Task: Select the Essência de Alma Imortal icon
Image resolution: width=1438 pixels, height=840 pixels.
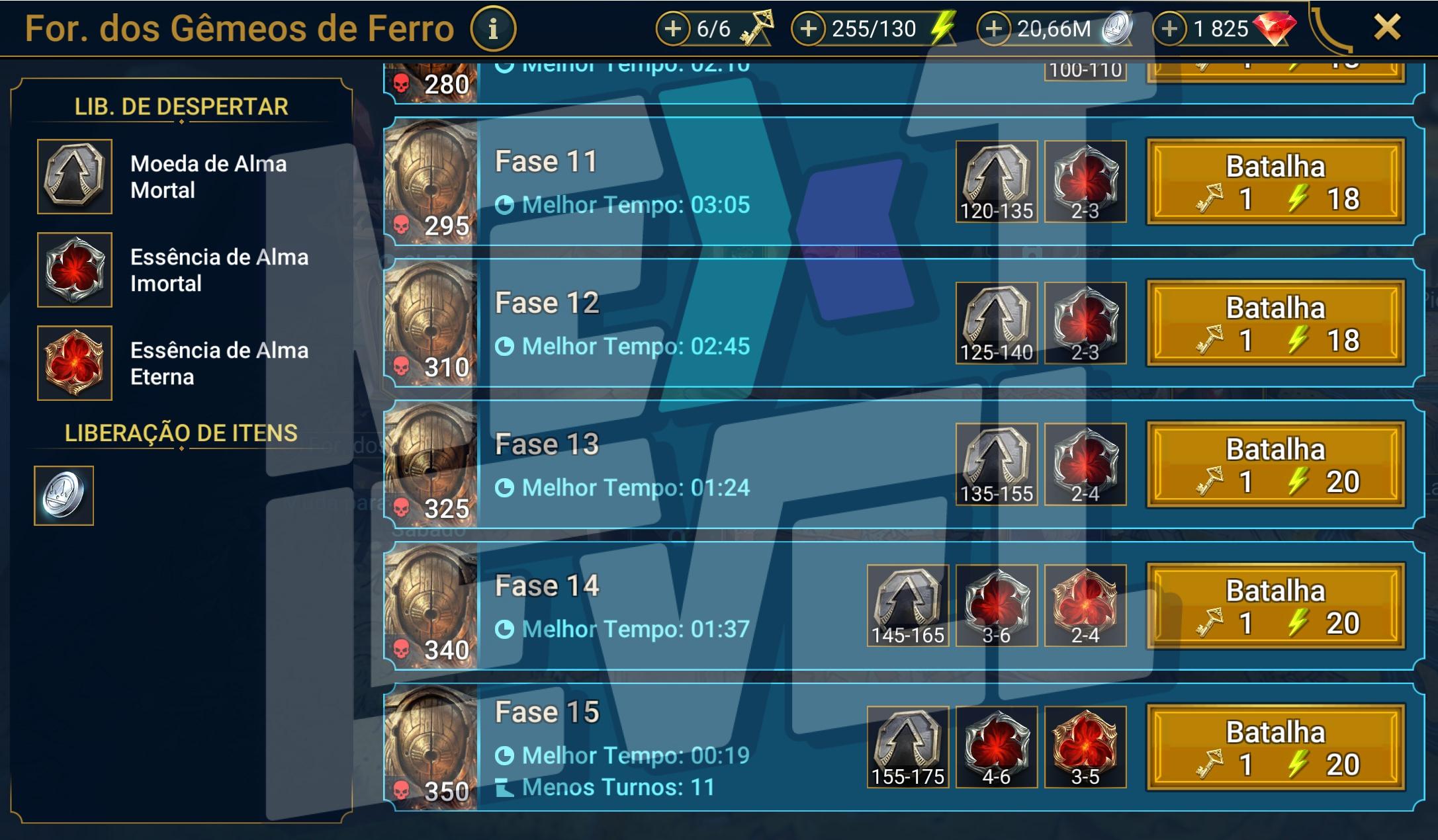Action: [75, 270]
